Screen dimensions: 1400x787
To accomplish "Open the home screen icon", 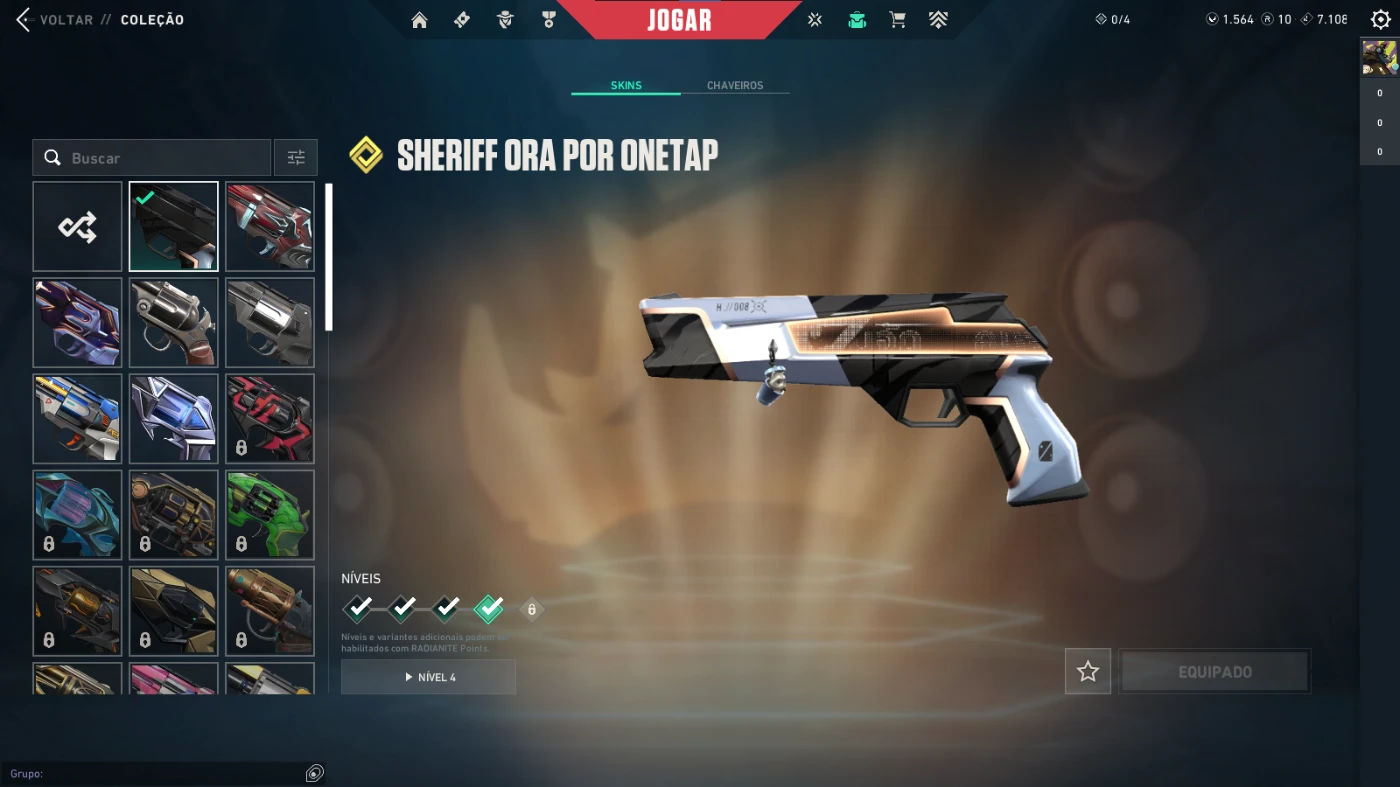I will pos(419,20).
